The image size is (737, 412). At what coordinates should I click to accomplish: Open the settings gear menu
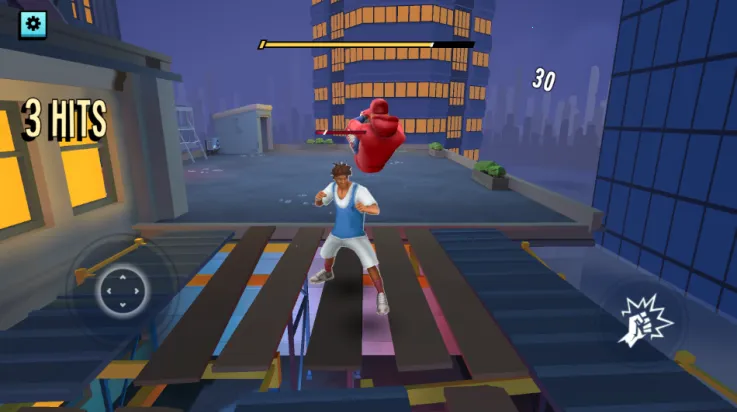pos(32,23)
